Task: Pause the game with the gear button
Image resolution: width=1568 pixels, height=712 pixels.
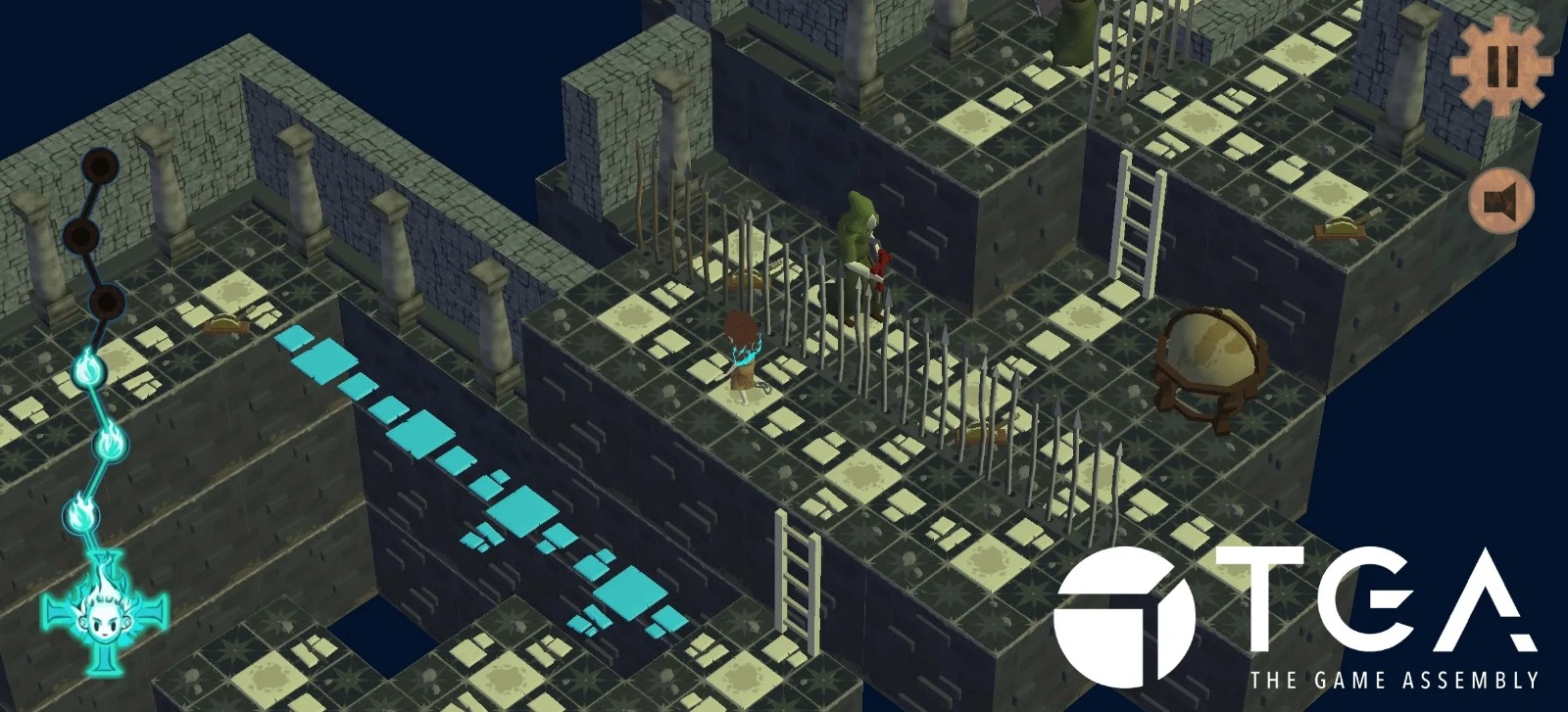Action: (x=1501, y=64)
